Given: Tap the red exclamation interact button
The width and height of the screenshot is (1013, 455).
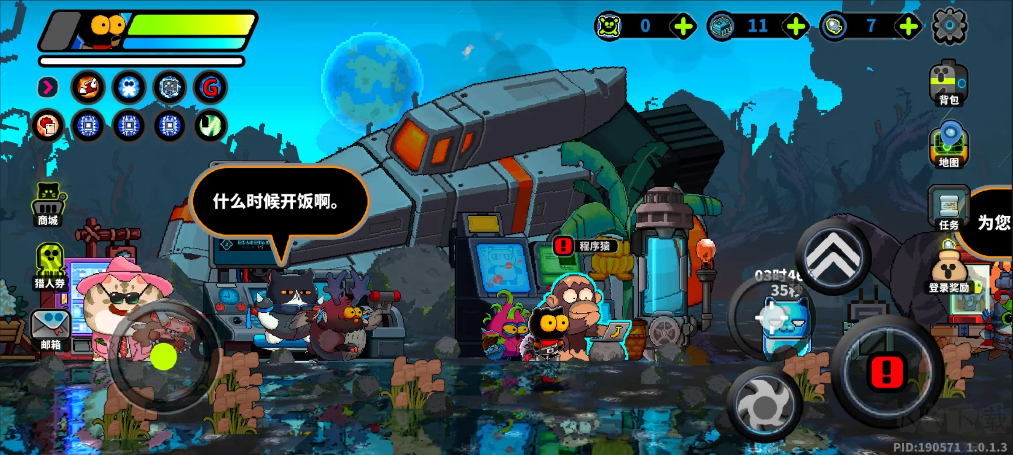Looking at the screenshot, I should coord(885,371).
